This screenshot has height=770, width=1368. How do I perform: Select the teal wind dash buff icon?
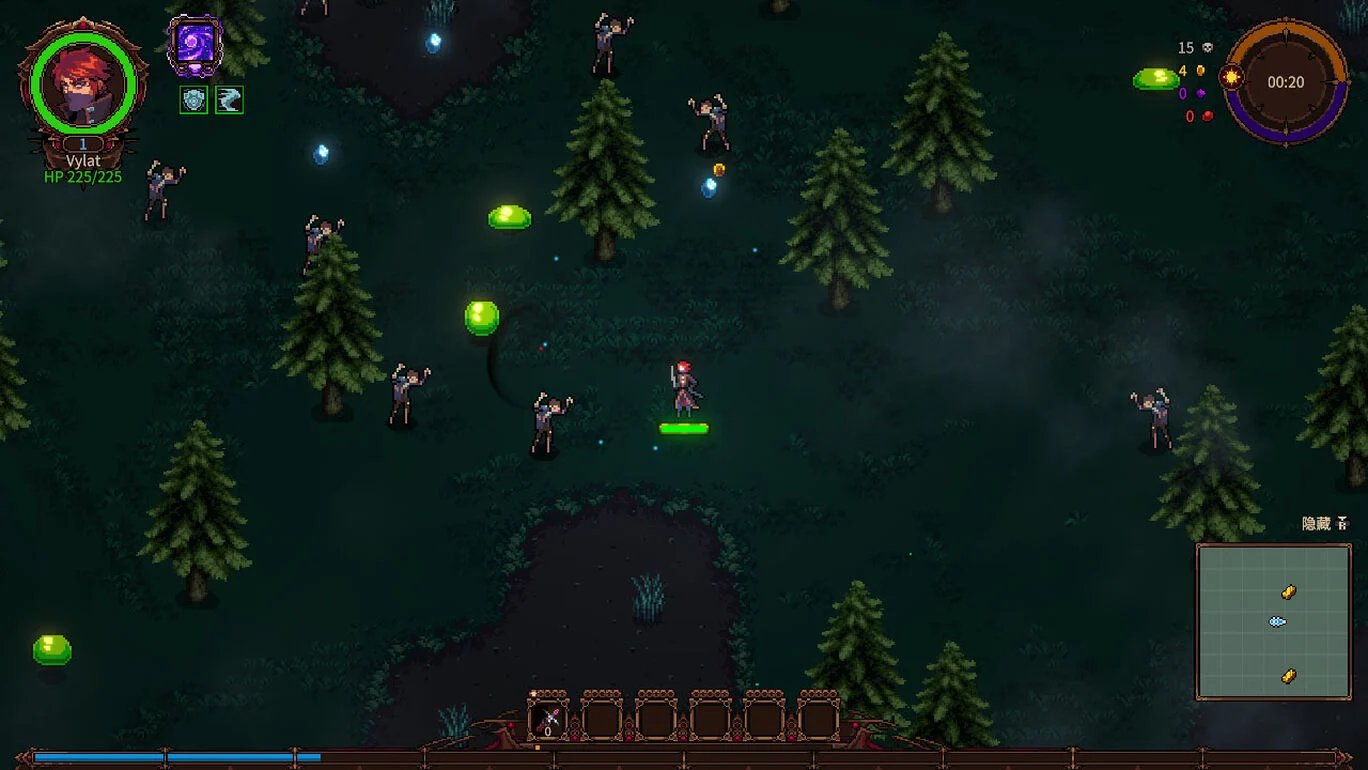coord(229,100)
